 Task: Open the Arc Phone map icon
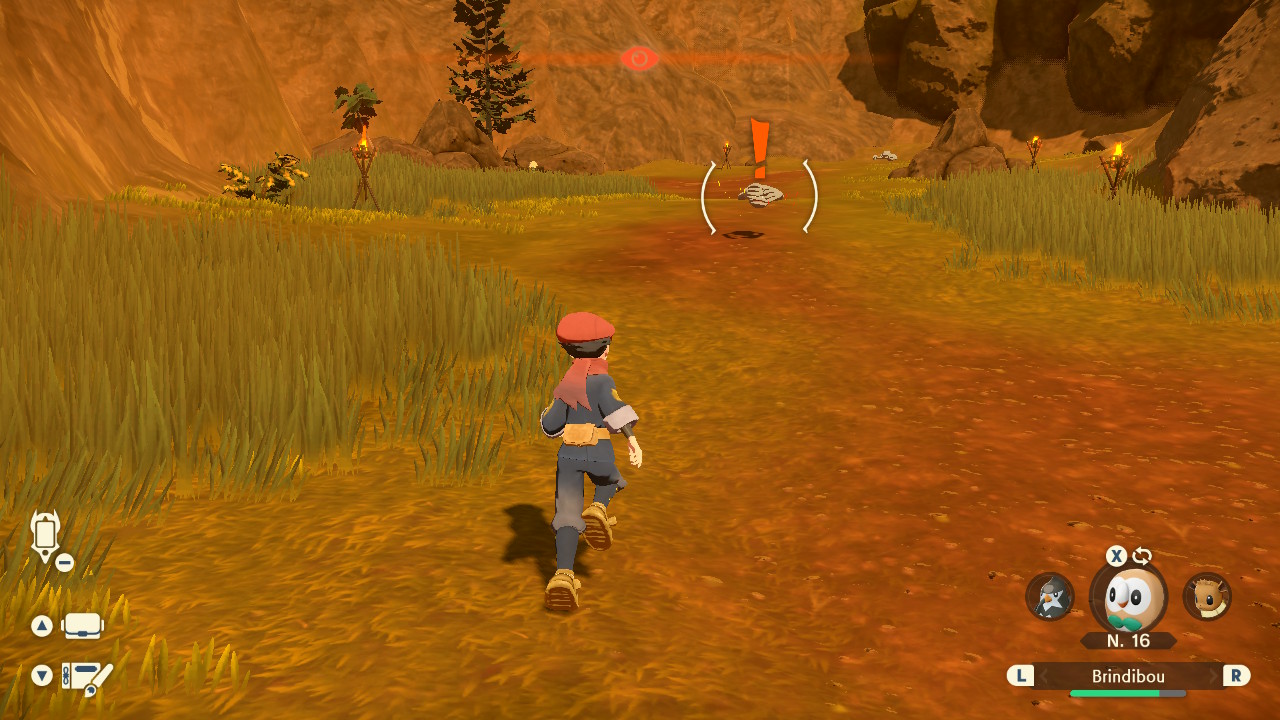point(46,536)
